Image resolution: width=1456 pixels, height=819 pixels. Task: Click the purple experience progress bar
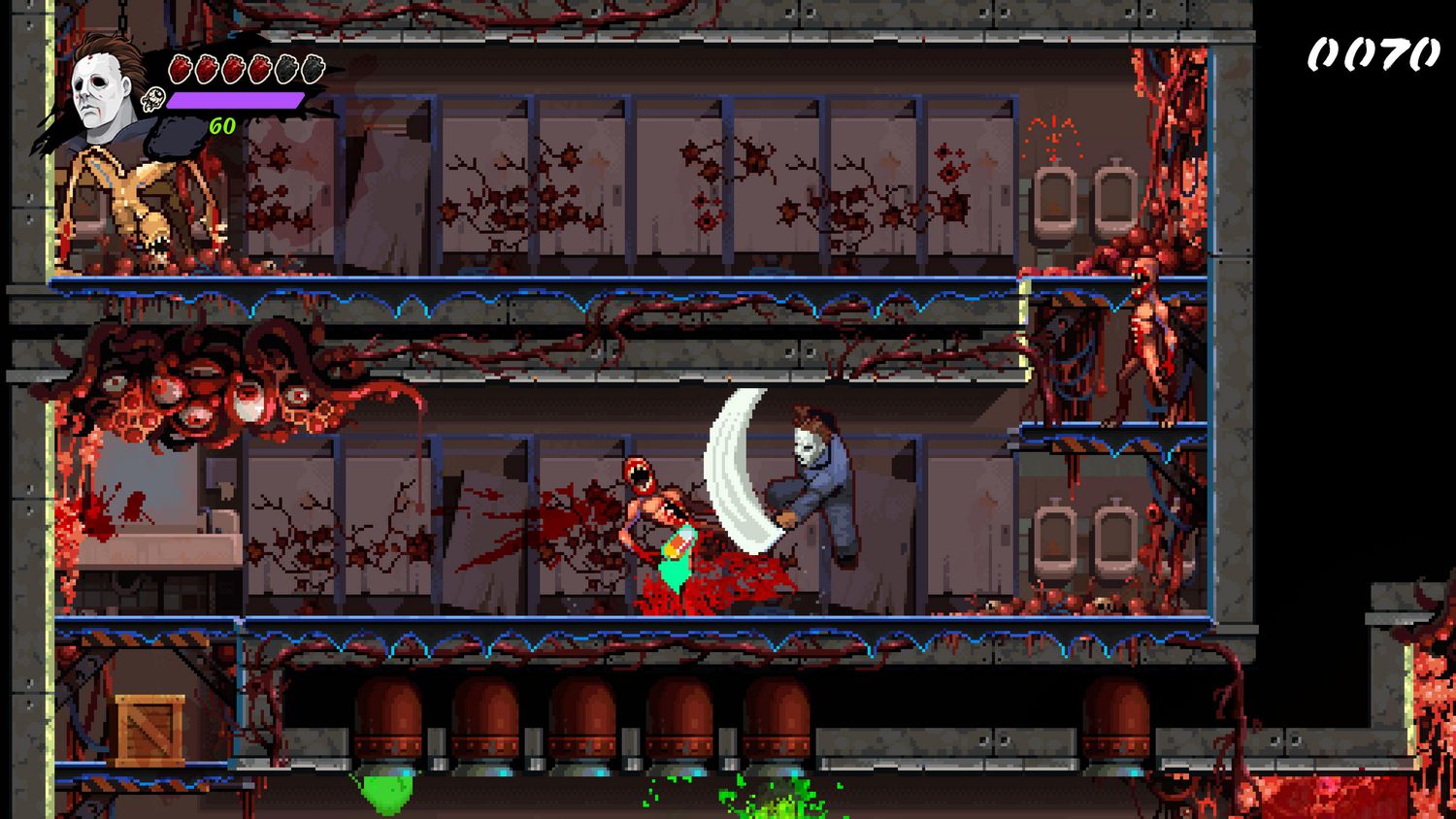point(233,100)
